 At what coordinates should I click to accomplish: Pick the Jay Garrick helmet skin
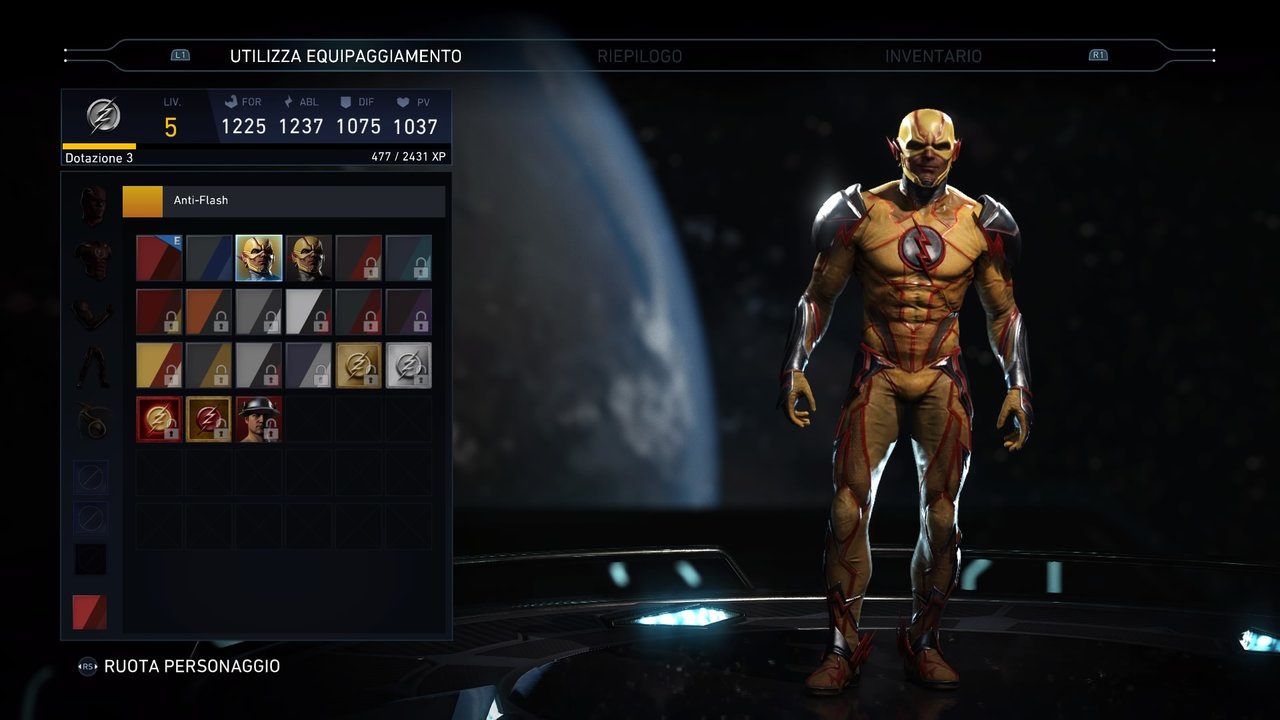(x=259, y=419)
